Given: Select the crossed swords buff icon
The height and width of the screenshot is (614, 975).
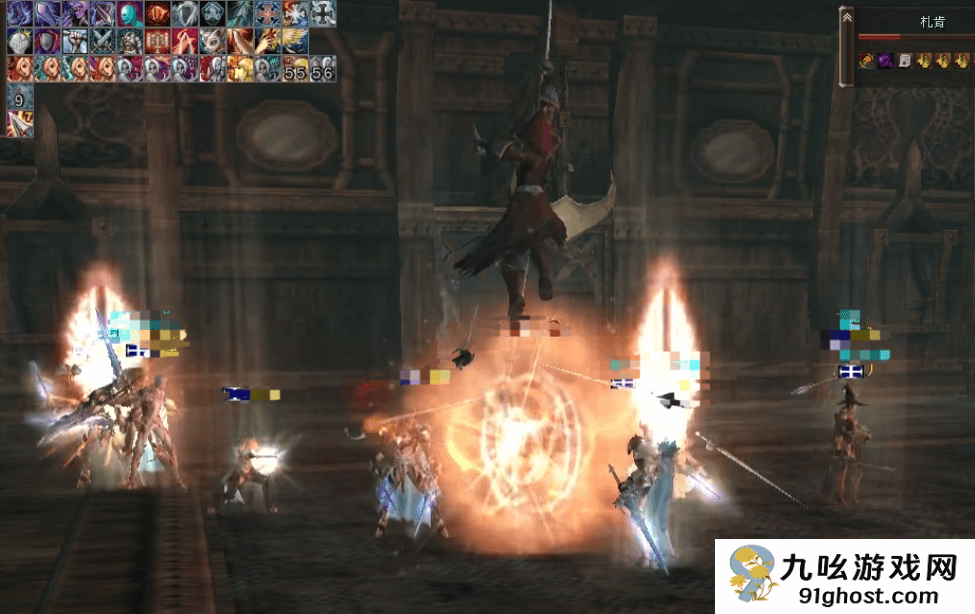Looking at the screenshot, I should 102,41.
